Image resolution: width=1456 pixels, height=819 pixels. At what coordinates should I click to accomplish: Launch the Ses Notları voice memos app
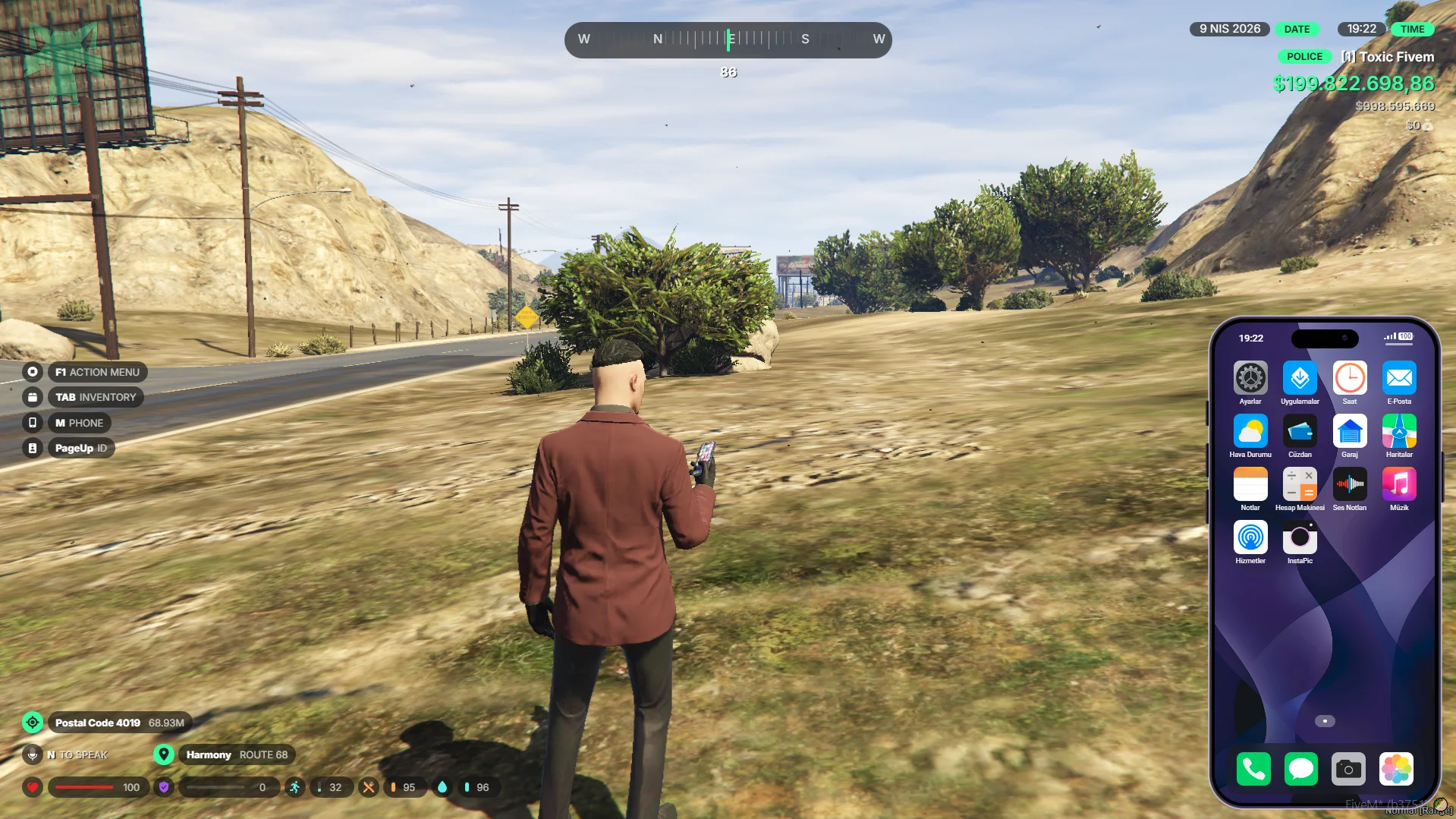point(1349,484)
